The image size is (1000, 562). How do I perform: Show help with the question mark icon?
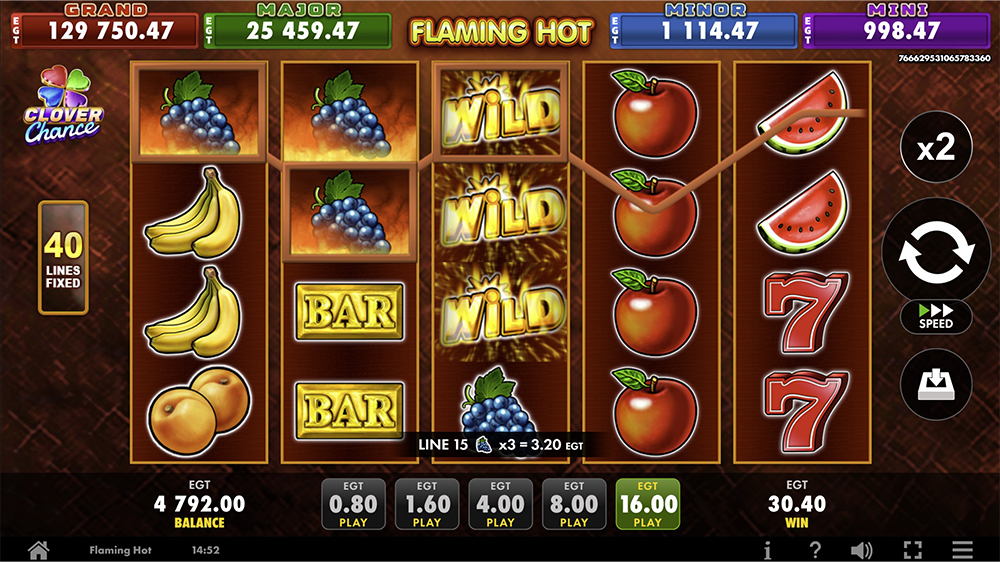(x=815, y=550)
